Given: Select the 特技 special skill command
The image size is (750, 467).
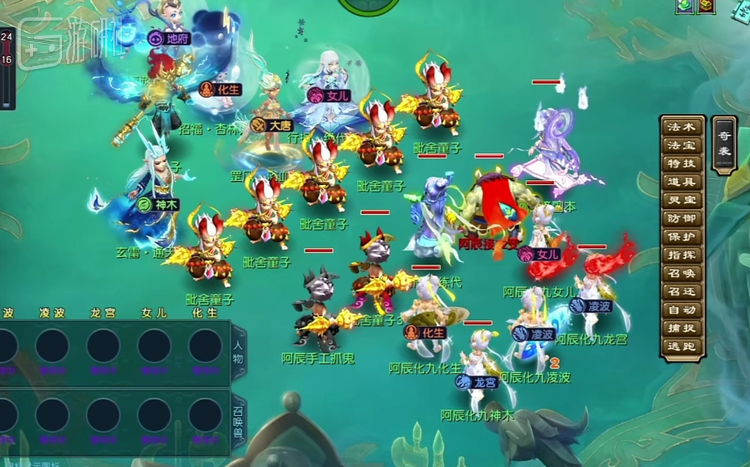Looking at the screenshot, I should click(681, 164).
